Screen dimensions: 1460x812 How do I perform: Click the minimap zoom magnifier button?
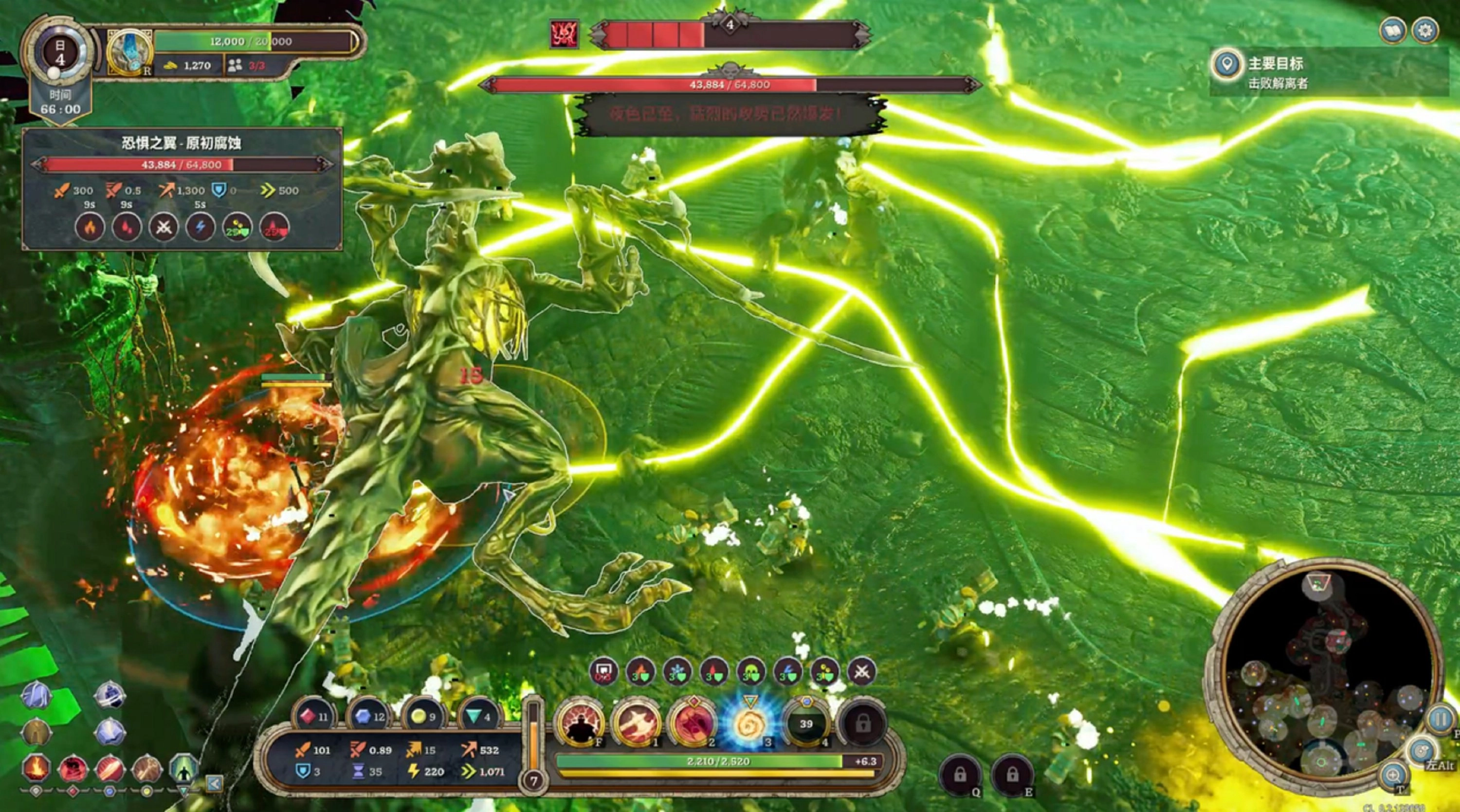[1392, 775]
